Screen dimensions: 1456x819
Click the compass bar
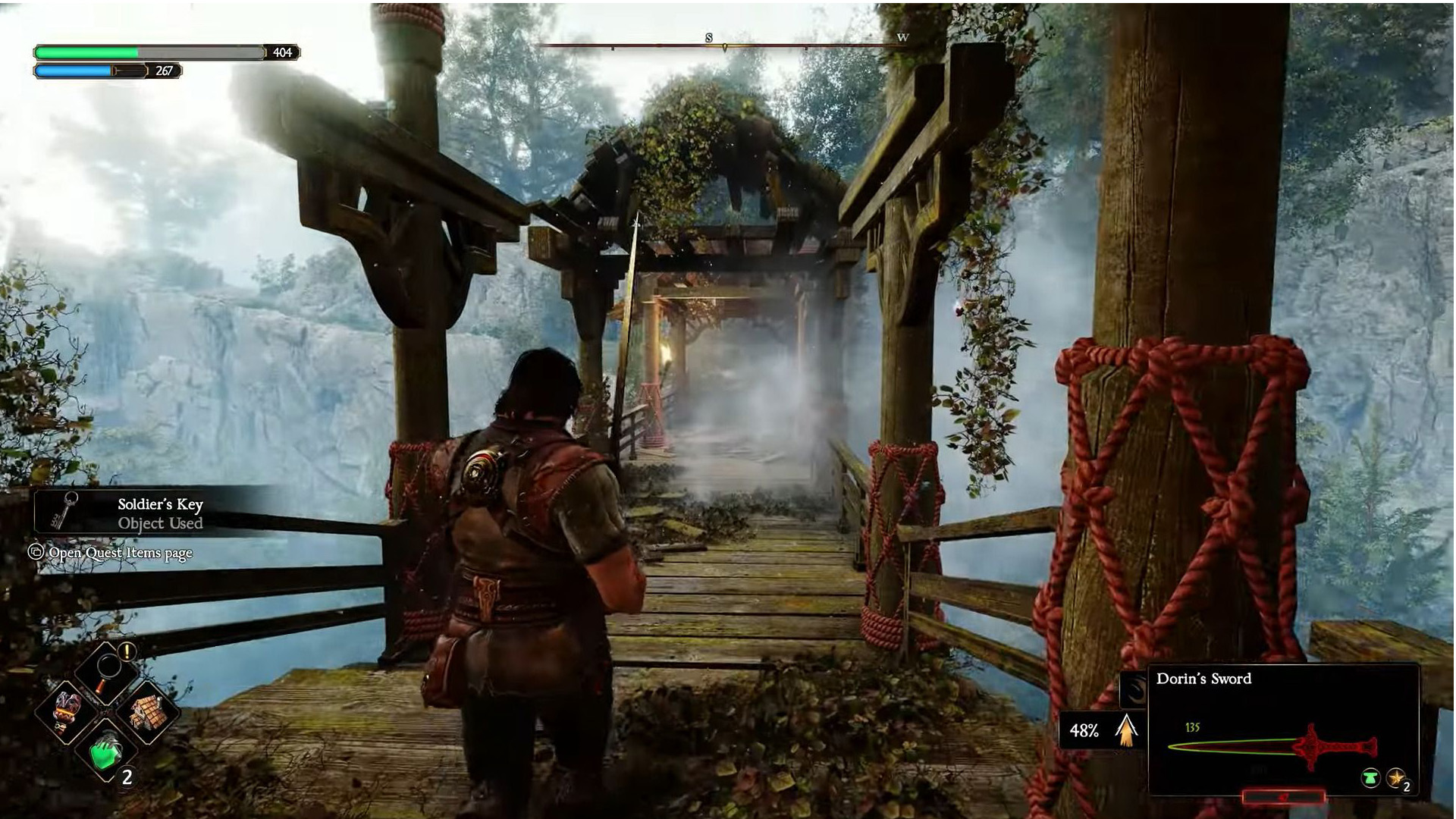coord(724,45)
